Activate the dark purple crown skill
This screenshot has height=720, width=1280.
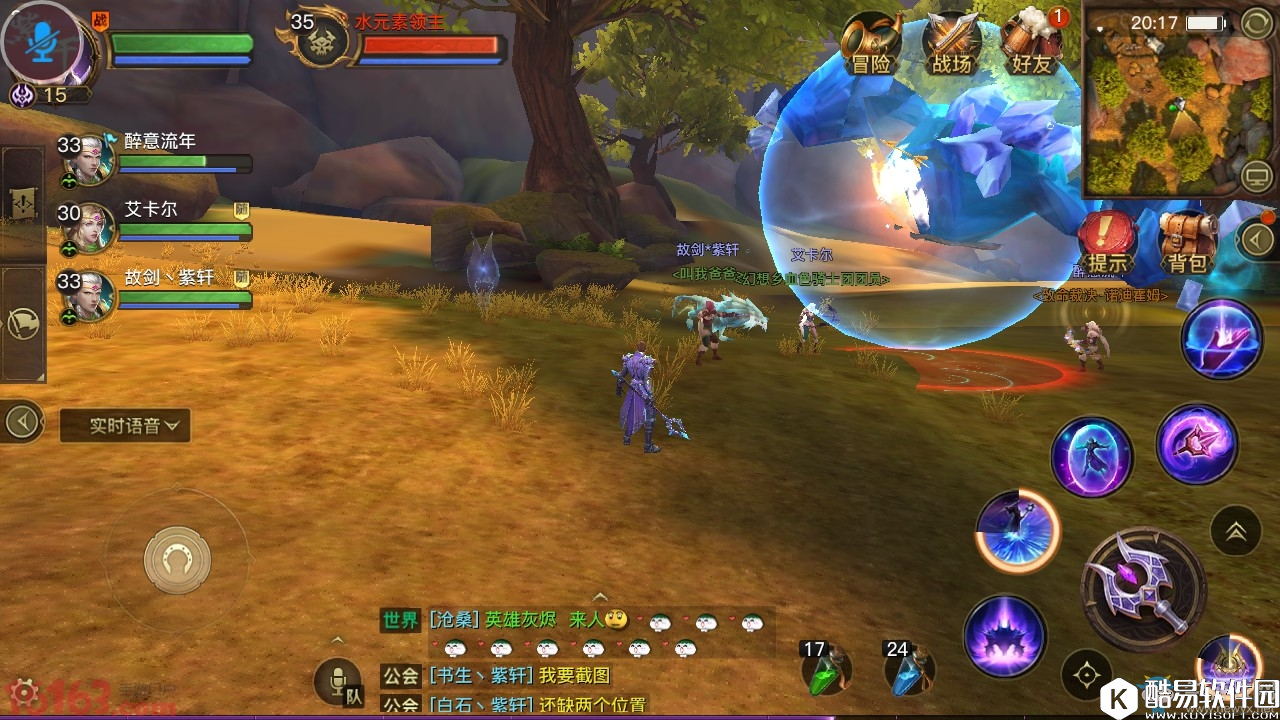pyautogui.click(x=1005, y=637)
